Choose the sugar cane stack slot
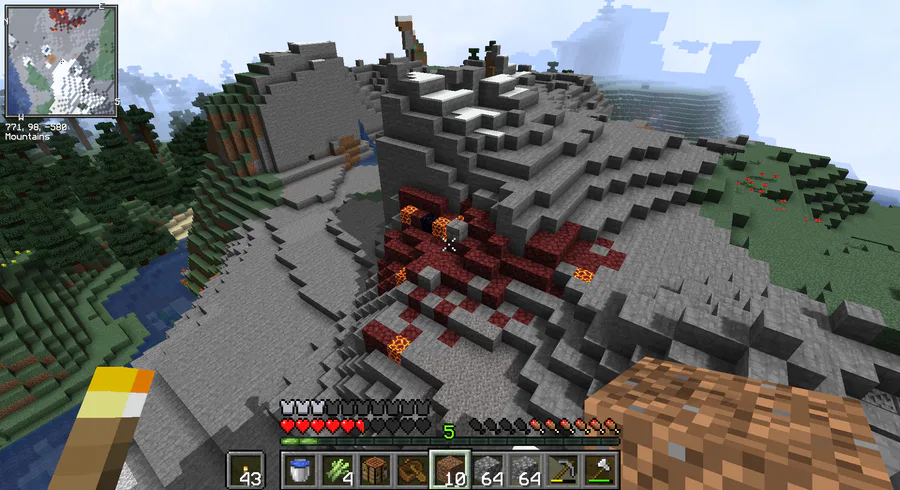900x490 pixels. [x=336, y=469]
